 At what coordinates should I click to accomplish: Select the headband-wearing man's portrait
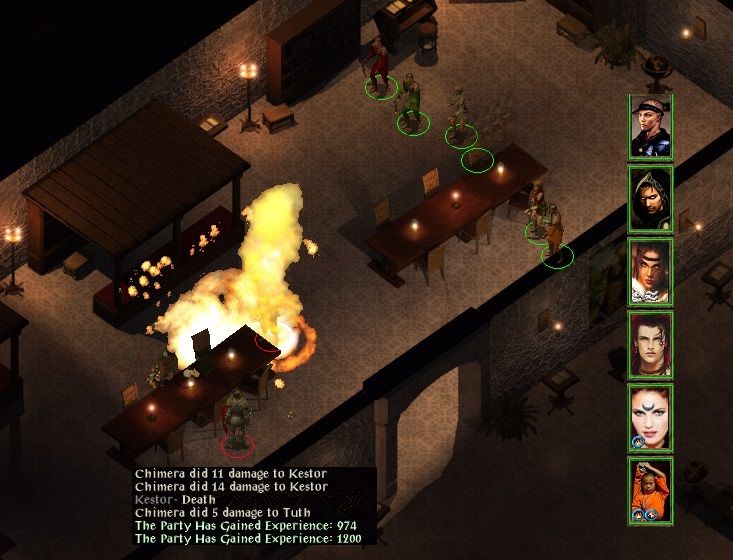[x=650, y=127]
